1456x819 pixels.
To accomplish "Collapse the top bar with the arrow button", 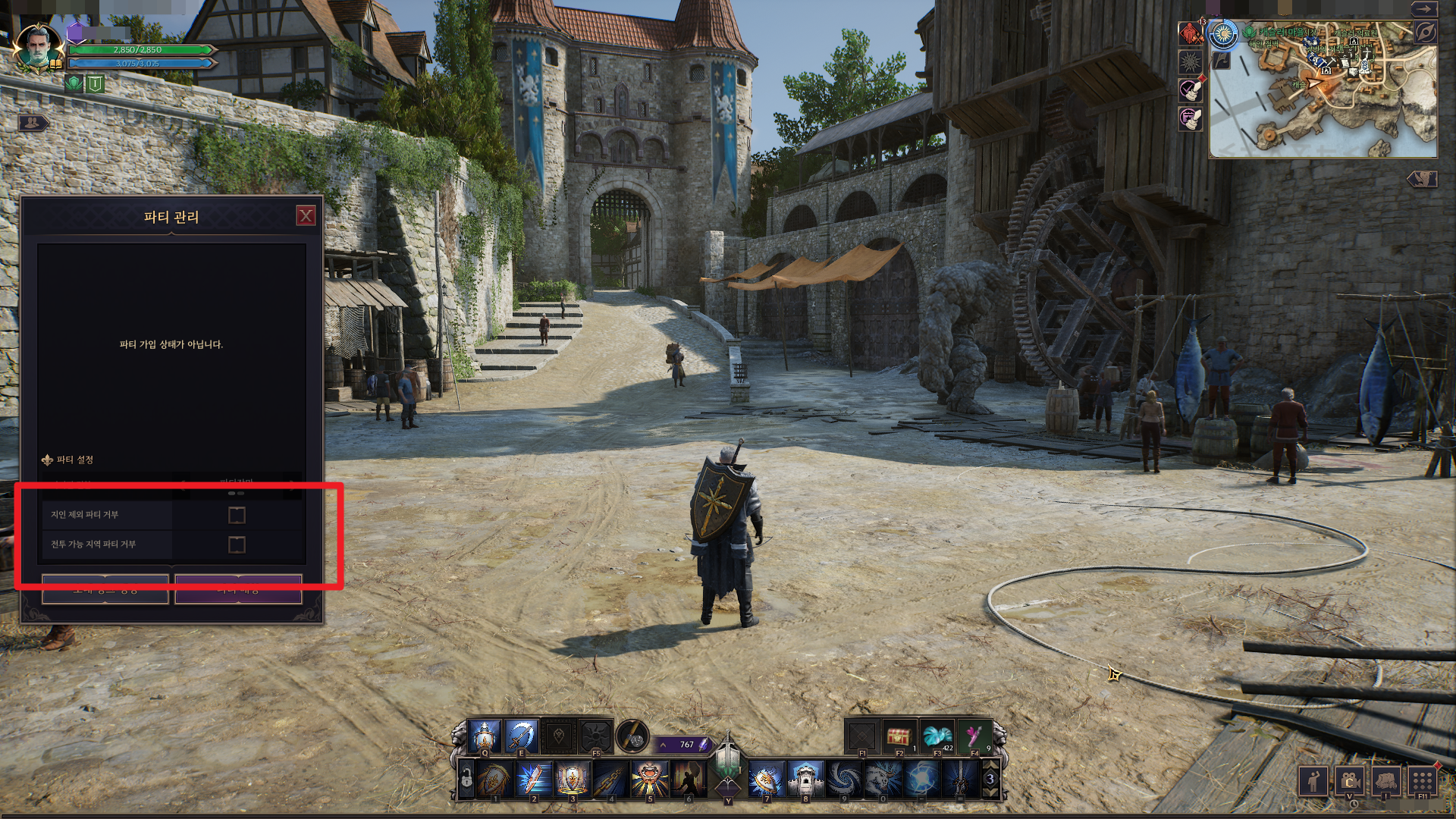I will click(x=1424, y=9).
